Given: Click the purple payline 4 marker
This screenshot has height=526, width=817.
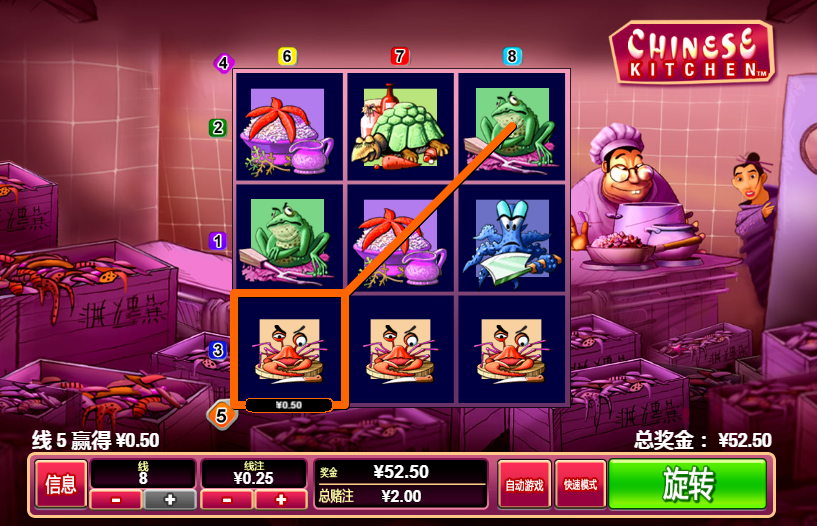Looking at the screenshot, I should tap(222, 64).
